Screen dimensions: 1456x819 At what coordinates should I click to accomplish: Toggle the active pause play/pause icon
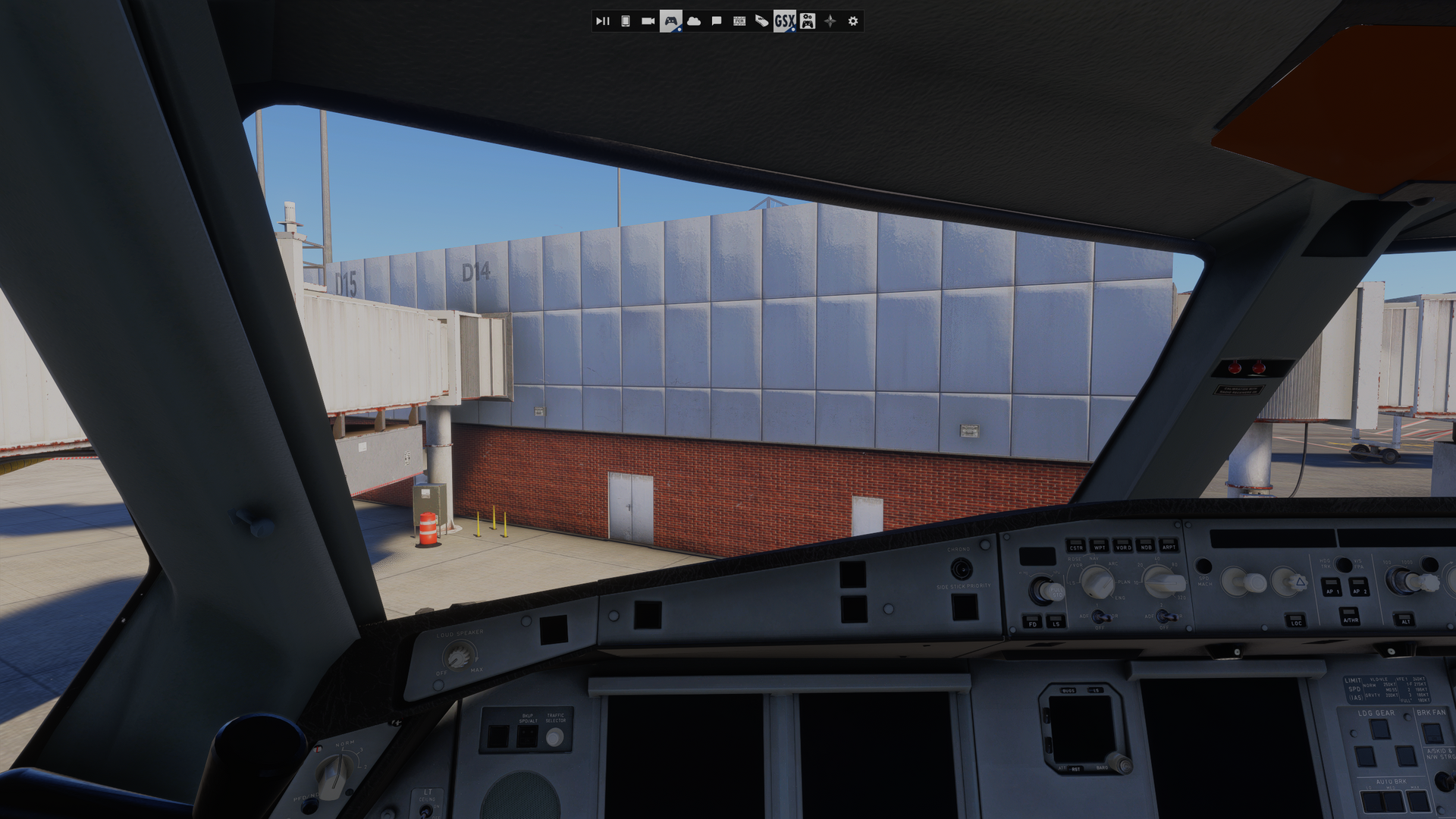(602, 21)
